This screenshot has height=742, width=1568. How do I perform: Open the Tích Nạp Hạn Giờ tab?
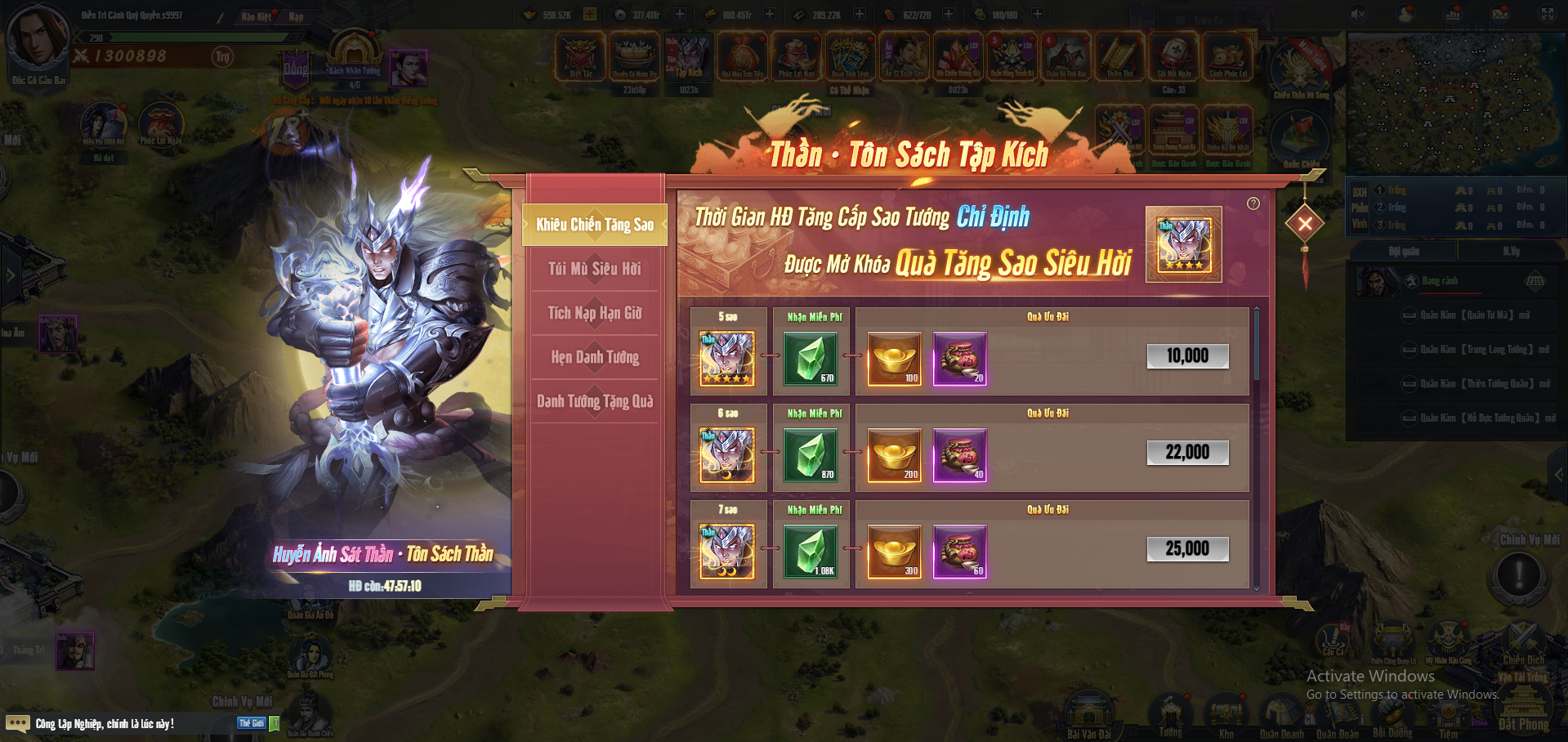pos(594,313)
